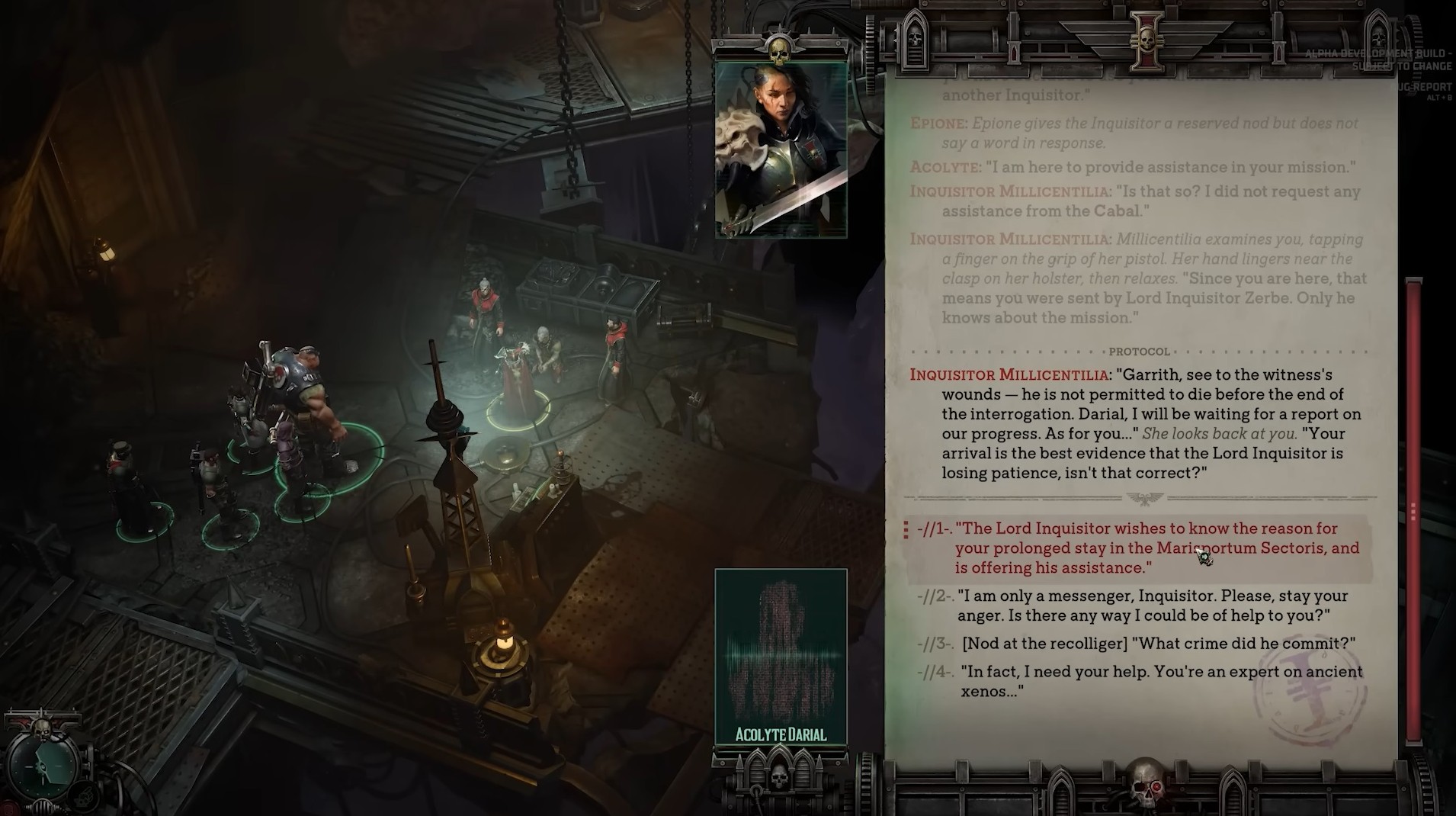Choose the Lord Inquisitor wishes to know reply
1456x816 pixels.
(1156, 548)
